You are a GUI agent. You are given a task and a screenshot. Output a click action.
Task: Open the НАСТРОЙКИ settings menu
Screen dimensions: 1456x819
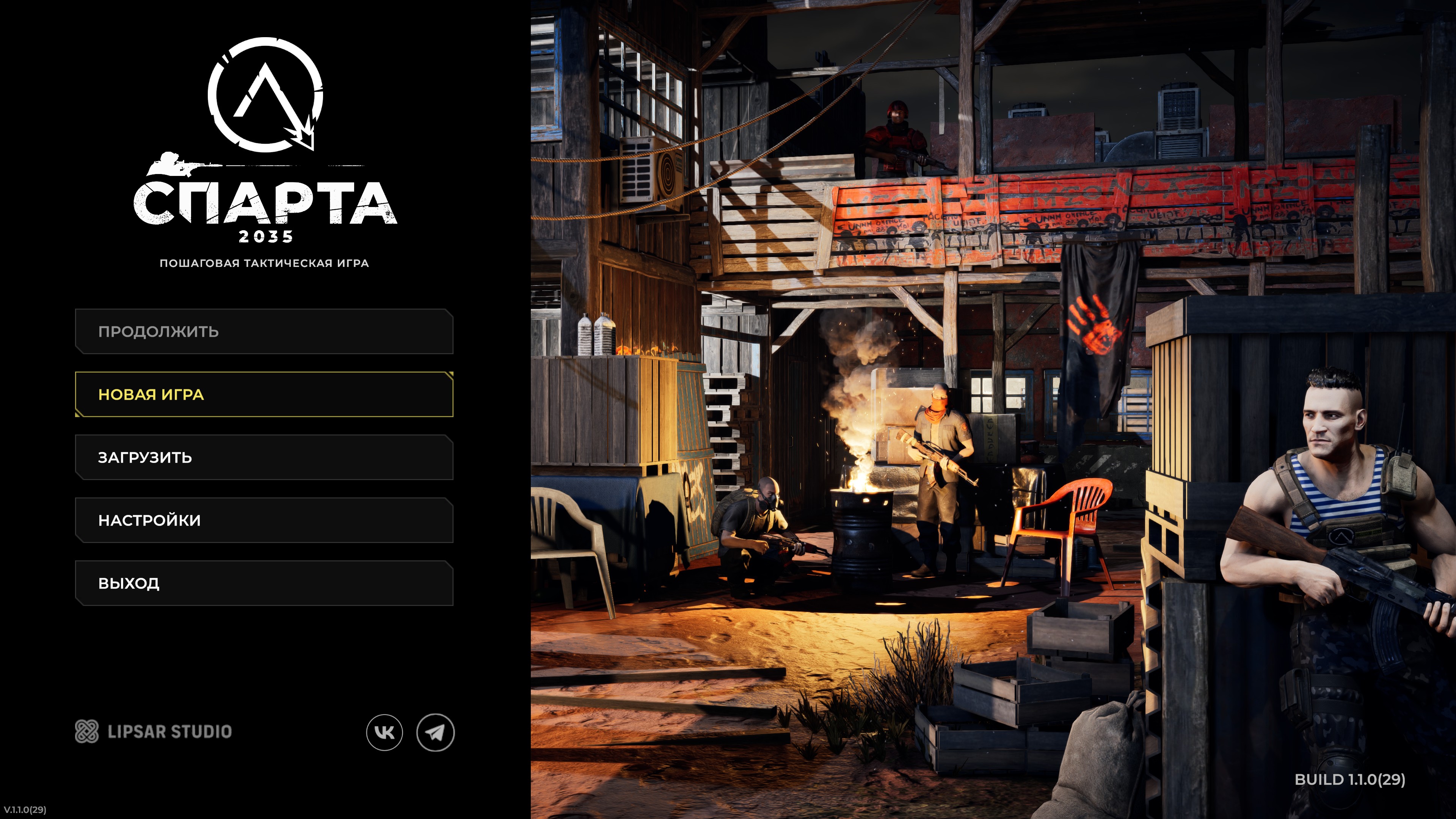pyautogui.click(x=264, y=520)
